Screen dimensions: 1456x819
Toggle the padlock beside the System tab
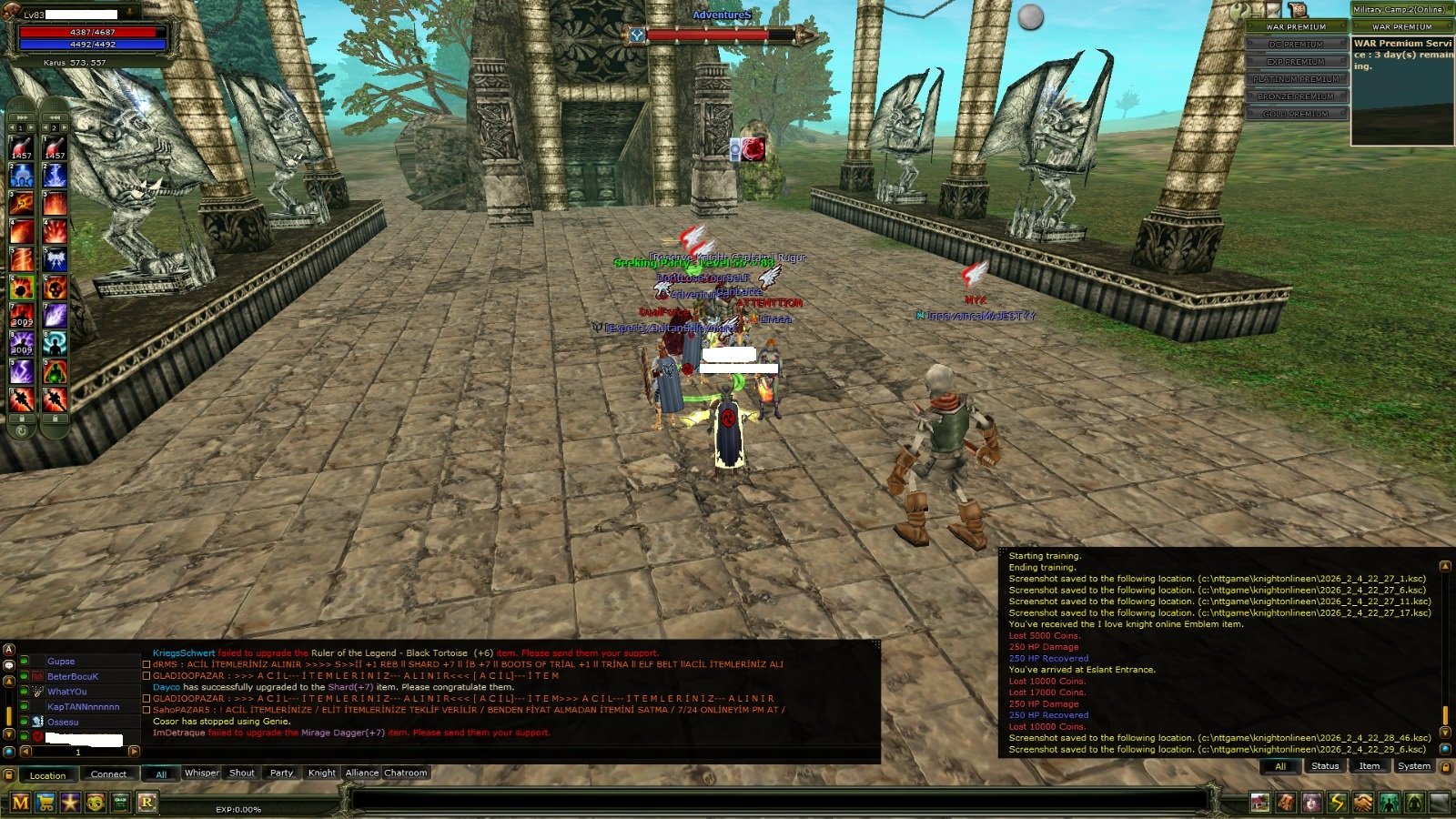click(1446, 766)
